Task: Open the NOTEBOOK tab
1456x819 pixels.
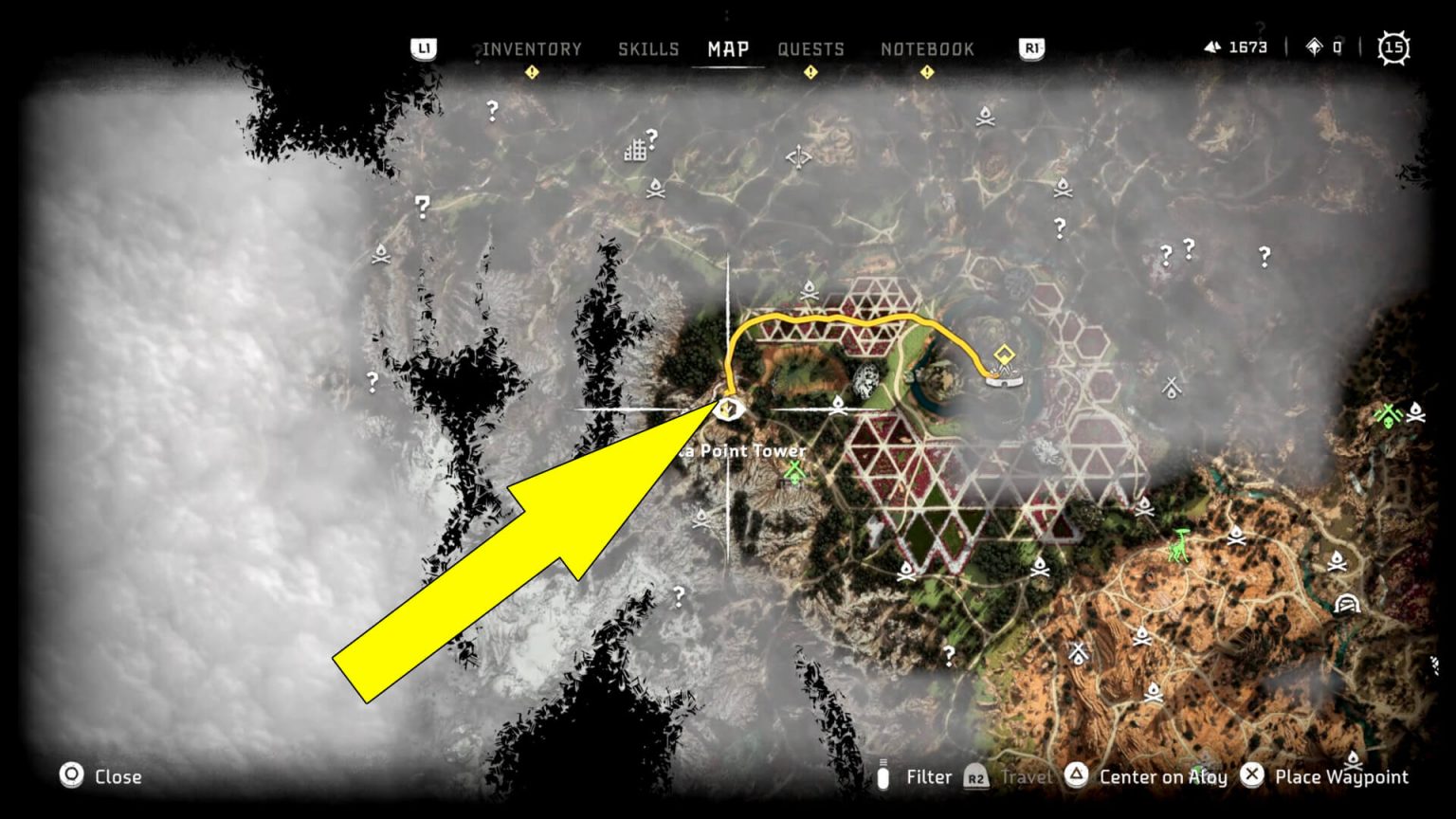Action: click(x=926, y=48)
